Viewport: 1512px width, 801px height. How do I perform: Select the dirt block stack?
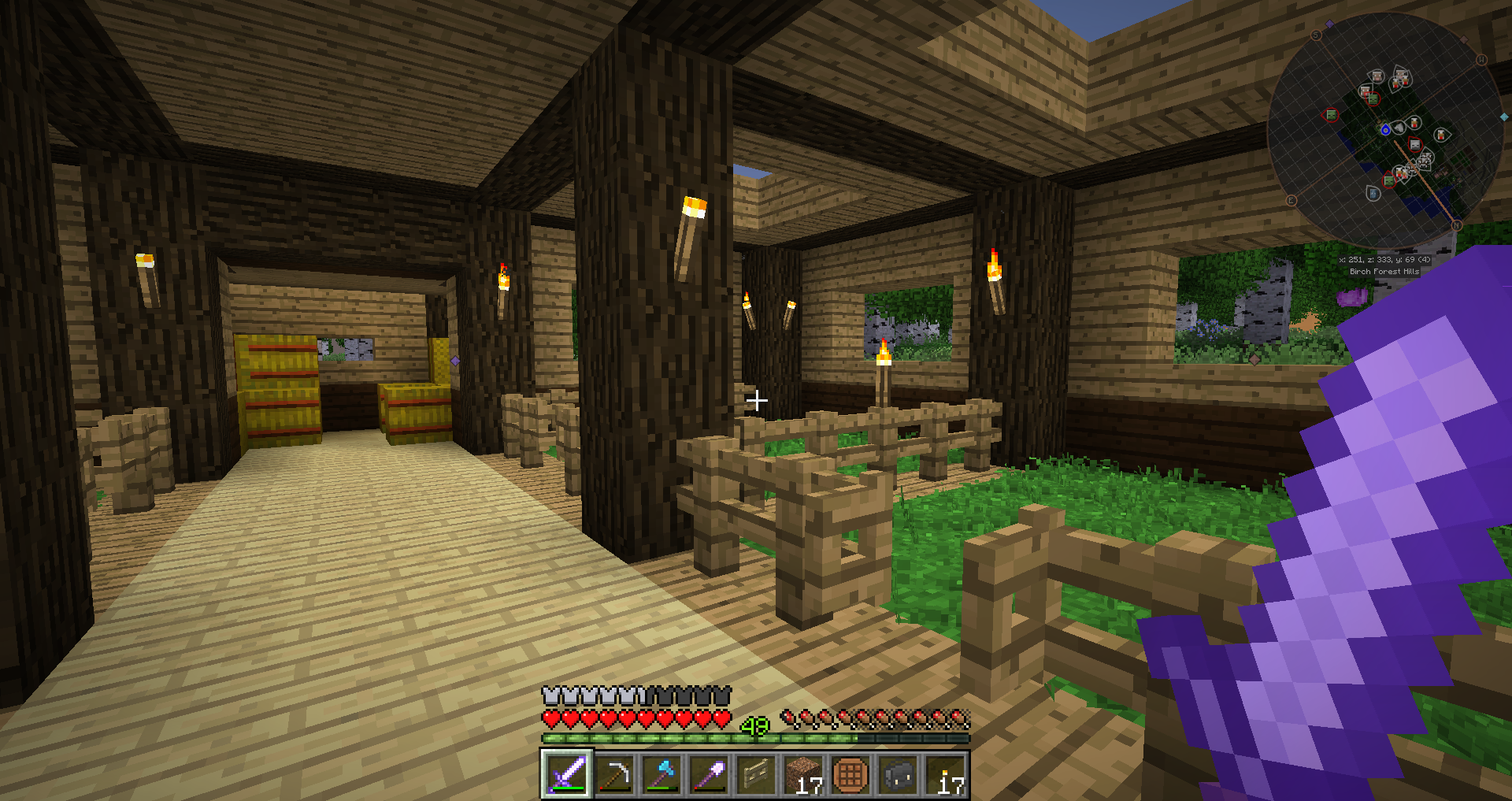(x=803, y=775)
